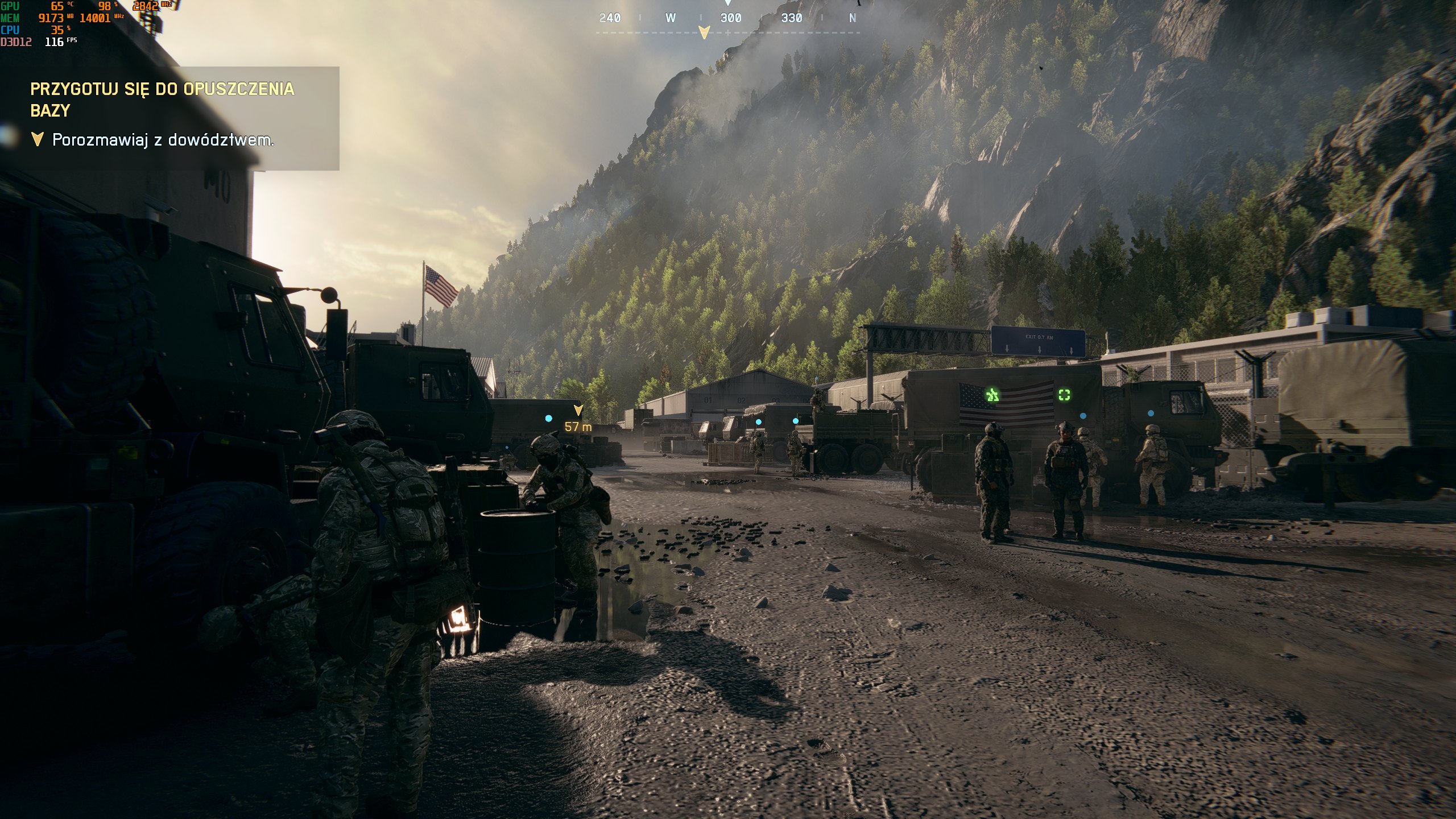Click the "Porozmawiaj z dowództwem" objective entry
The image size is (1456, 819).
(163, 140)
